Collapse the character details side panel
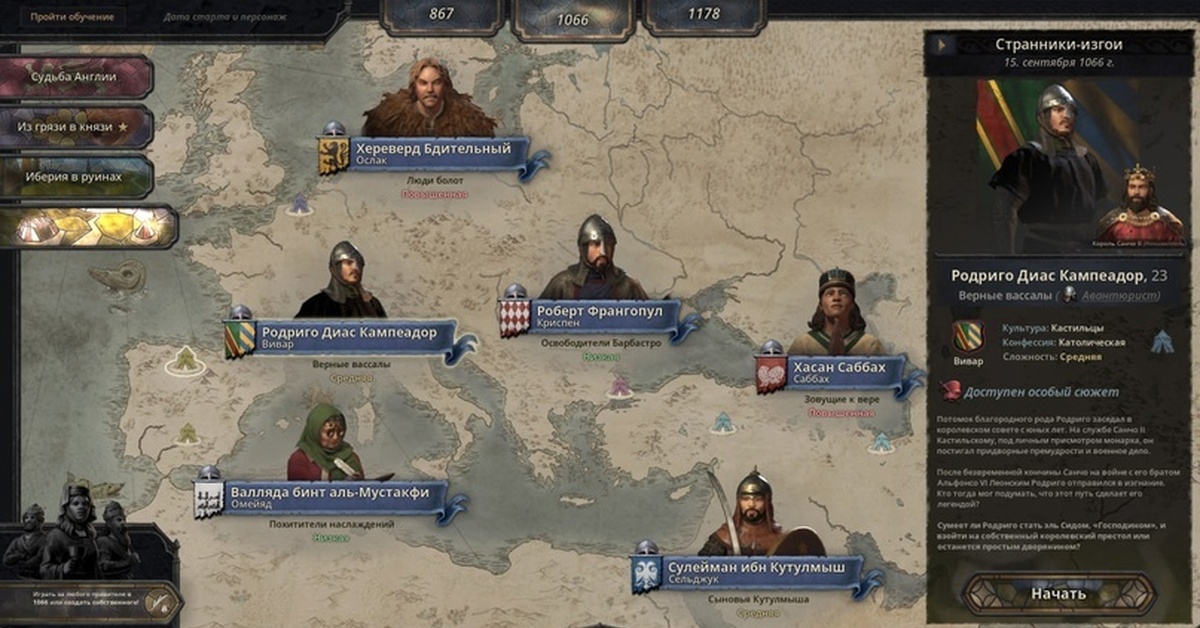 point(940,45)
